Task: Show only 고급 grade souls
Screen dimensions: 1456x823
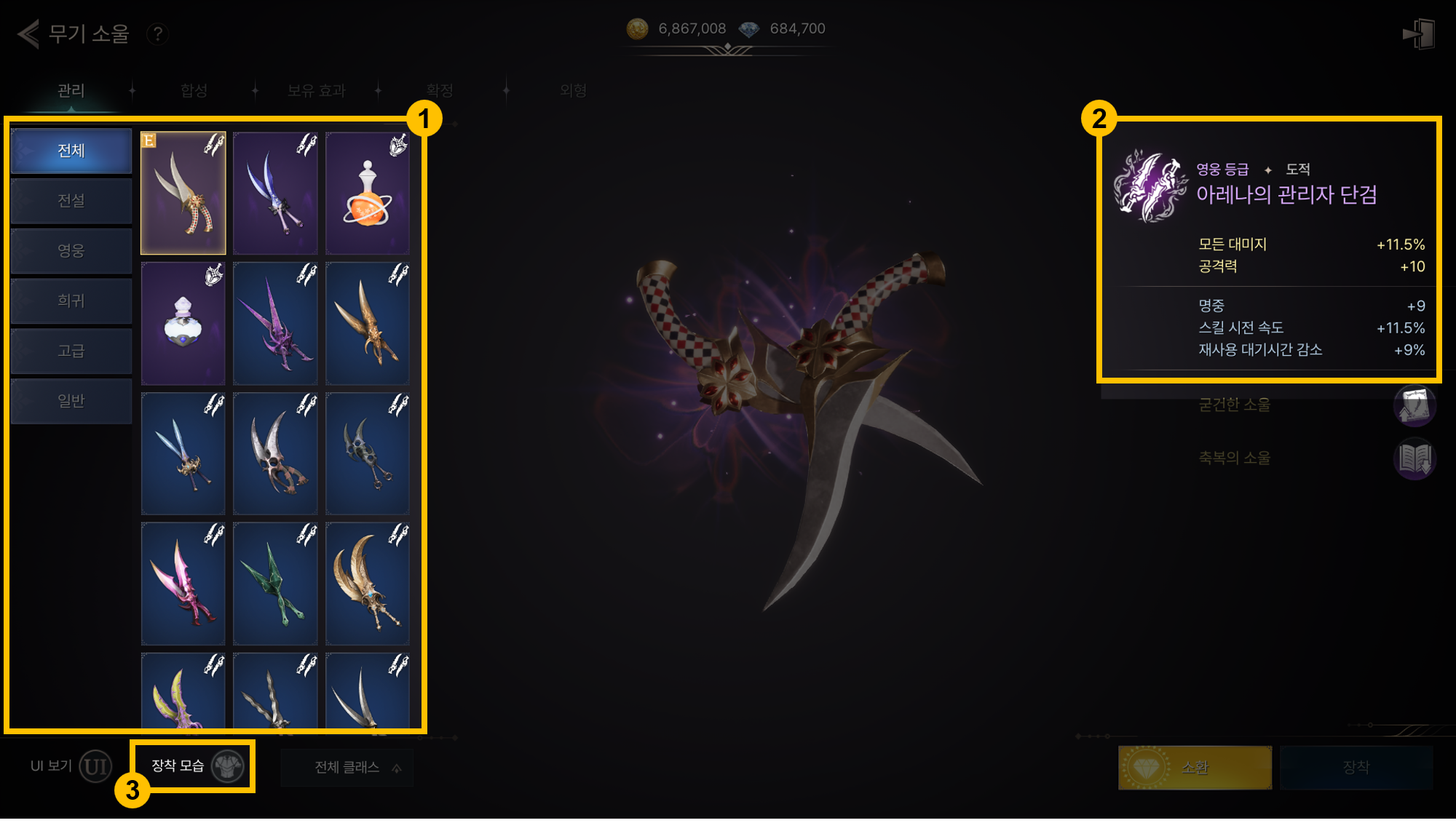Action: pos(71,351)
